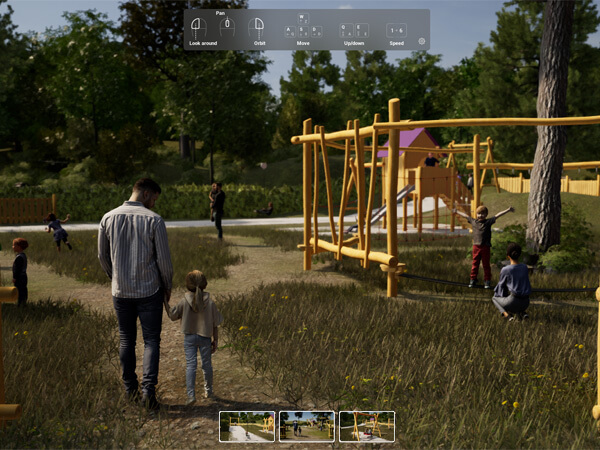
Task: Open settings with the gear icon
Action: coord(421,42)
